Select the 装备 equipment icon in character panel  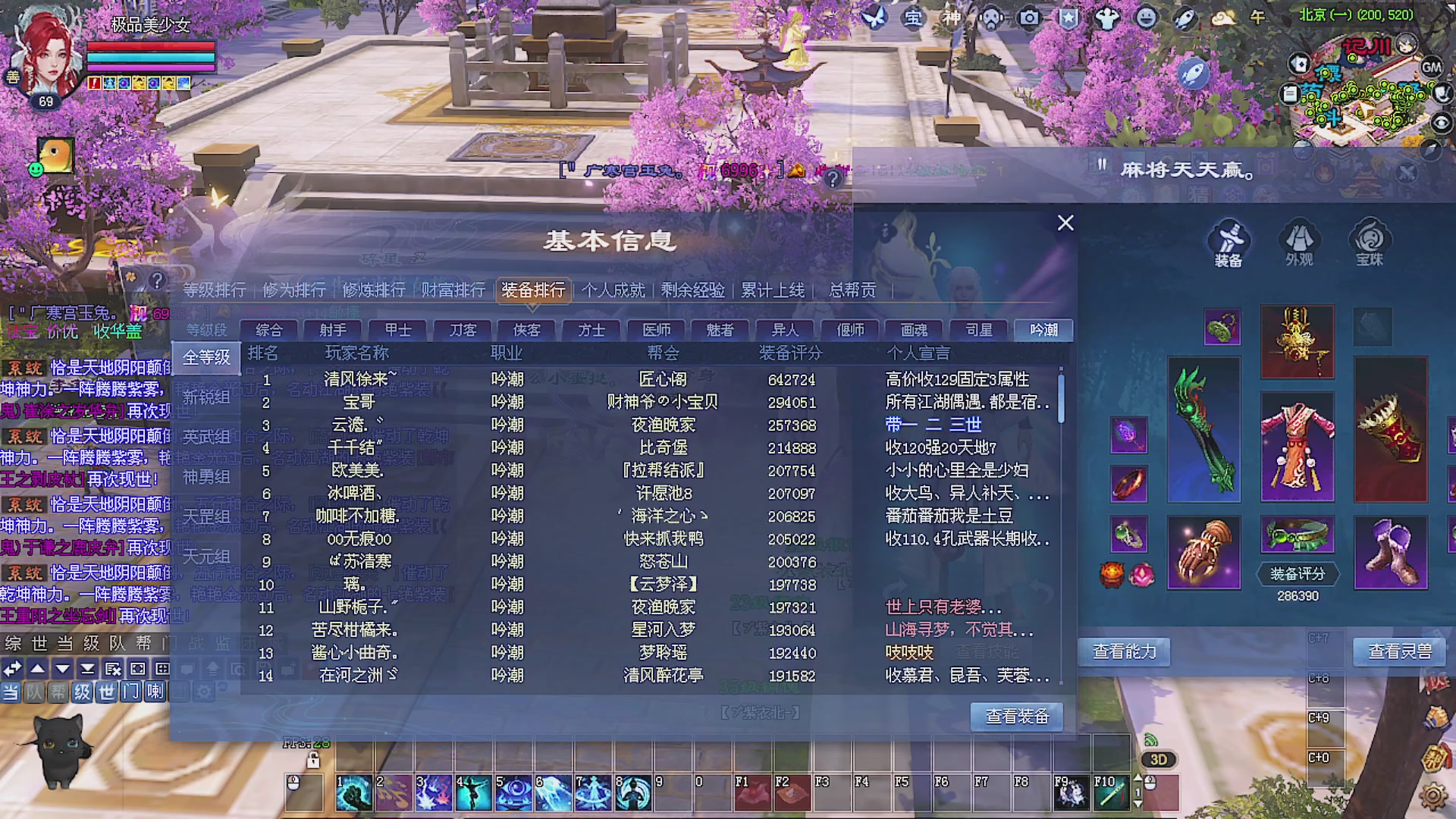click(1229, 241)
